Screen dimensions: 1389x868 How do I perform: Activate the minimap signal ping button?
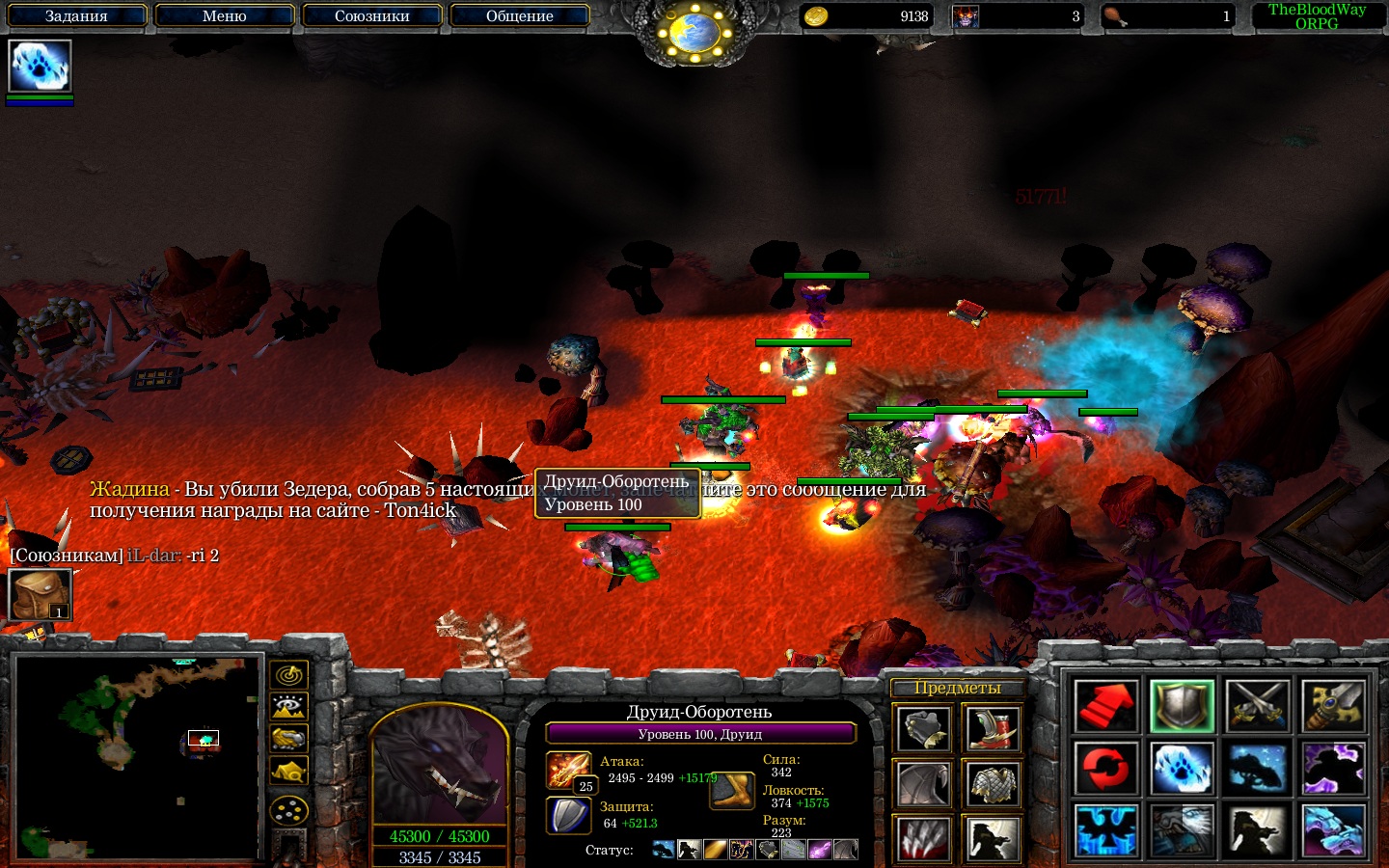(288, 674)
